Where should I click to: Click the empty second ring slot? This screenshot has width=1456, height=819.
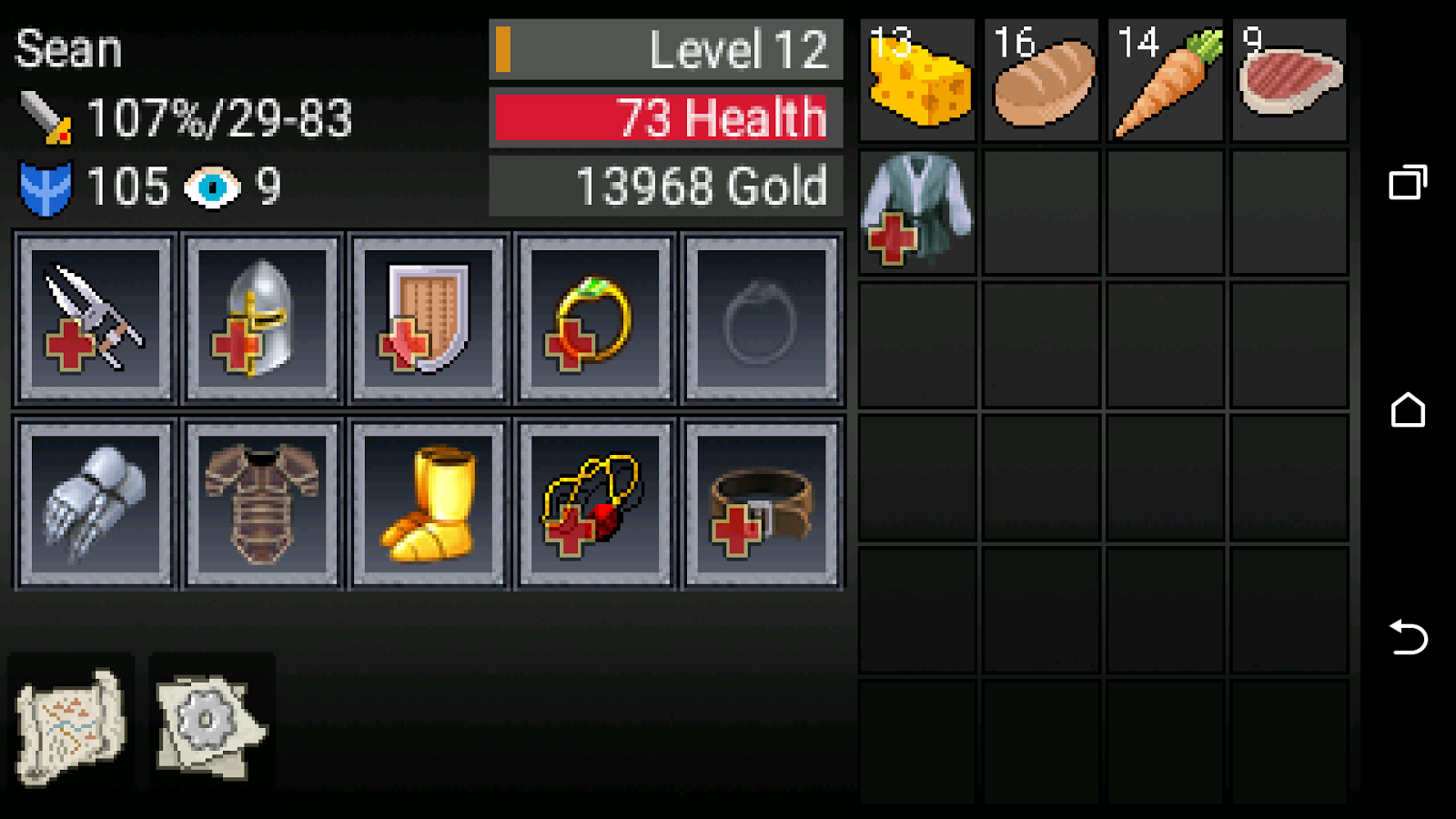(x=761, y=318)
